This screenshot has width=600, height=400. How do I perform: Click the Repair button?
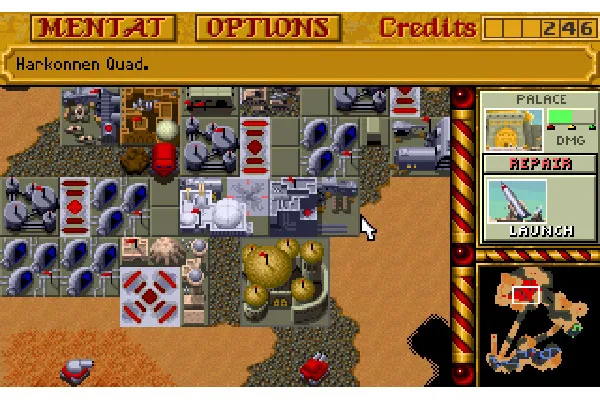tap(526, 164)
